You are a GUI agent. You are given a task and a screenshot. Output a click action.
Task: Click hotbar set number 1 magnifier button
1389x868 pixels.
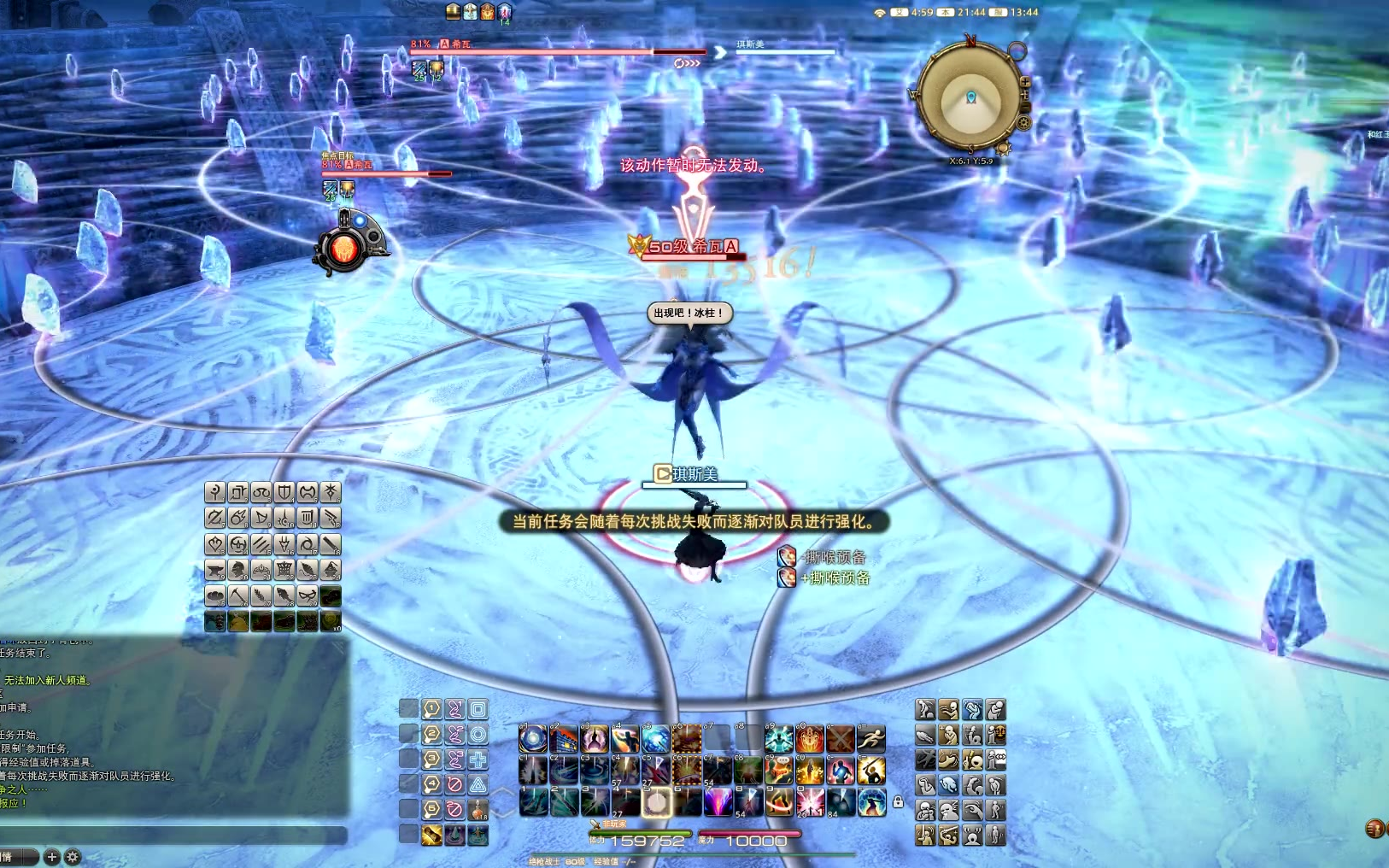[x=431, y=709]
